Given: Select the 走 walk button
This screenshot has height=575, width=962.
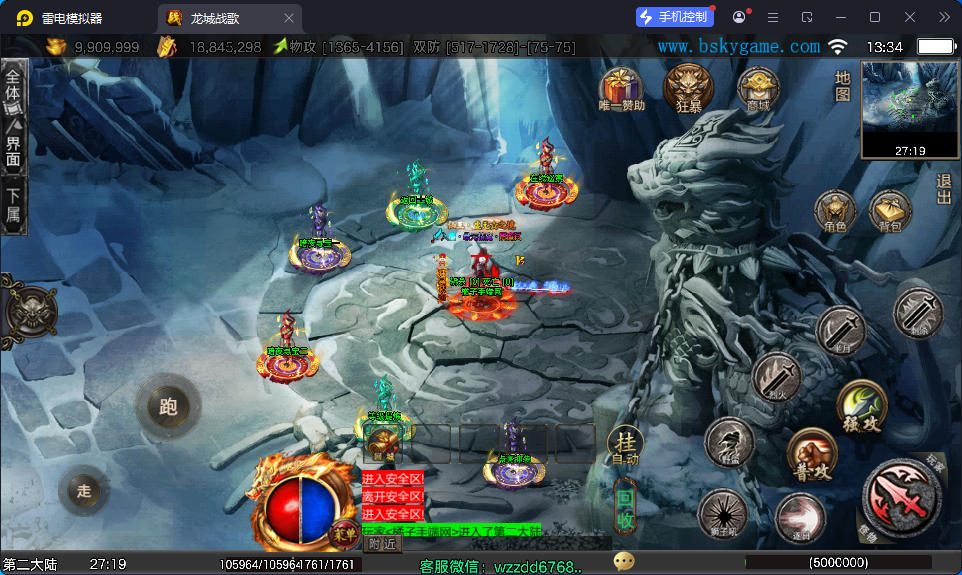Looking at the screenshot, I should tap(84, 490).
